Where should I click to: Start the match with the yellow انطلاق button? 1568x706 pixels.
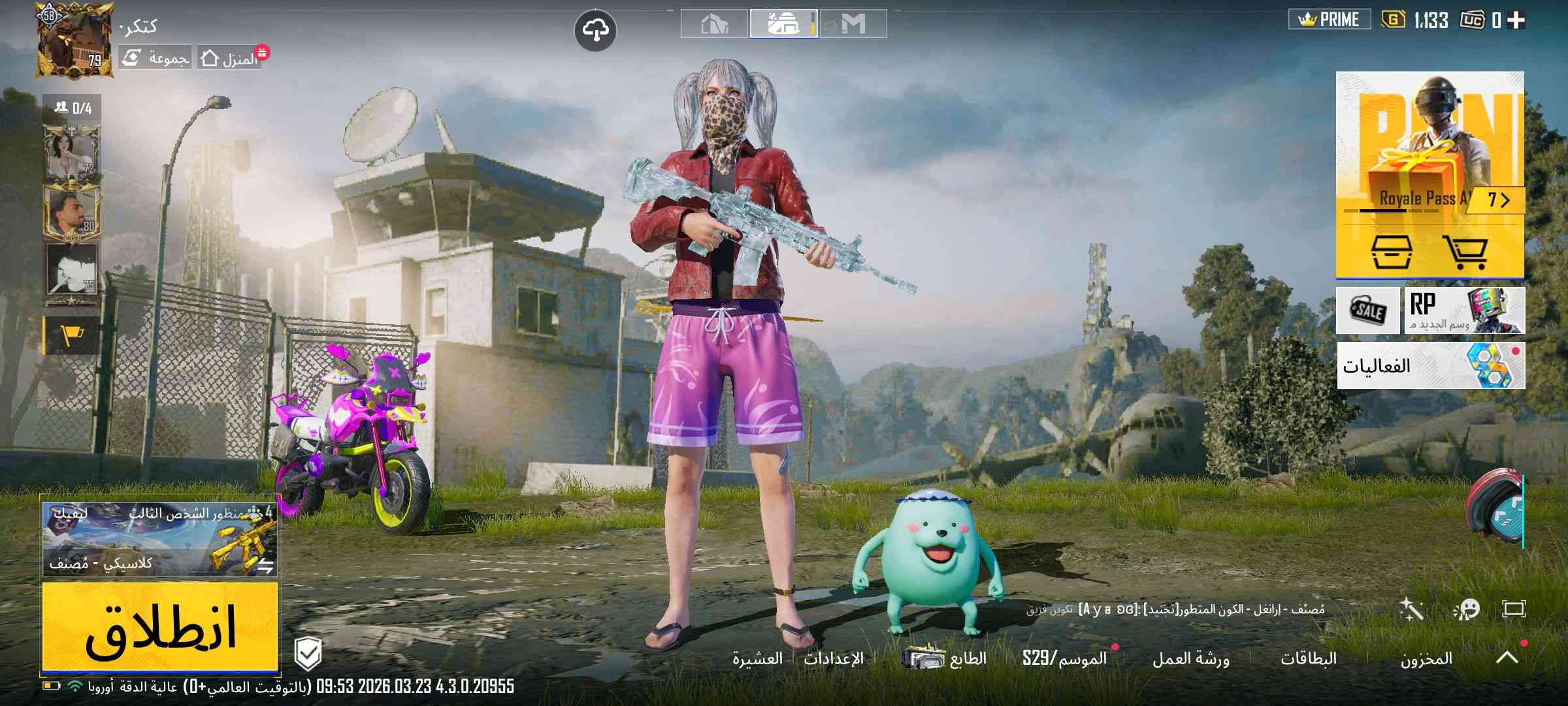pos(160,628)
